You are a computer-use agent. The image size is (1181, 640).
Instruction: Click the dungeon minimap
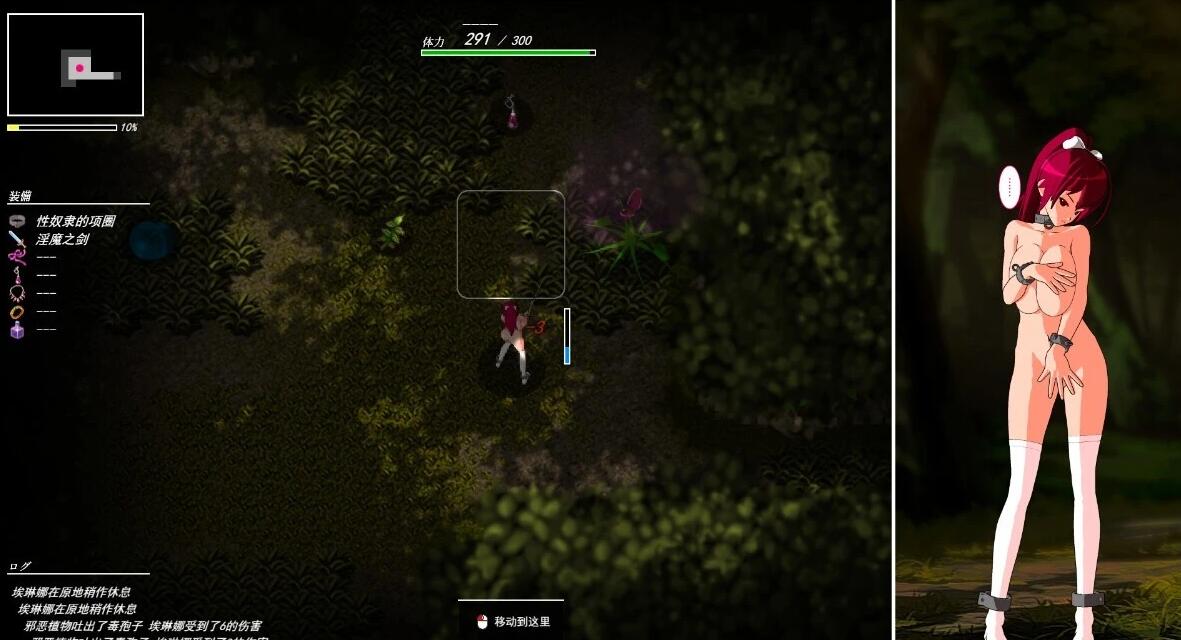tap(76, 65)
